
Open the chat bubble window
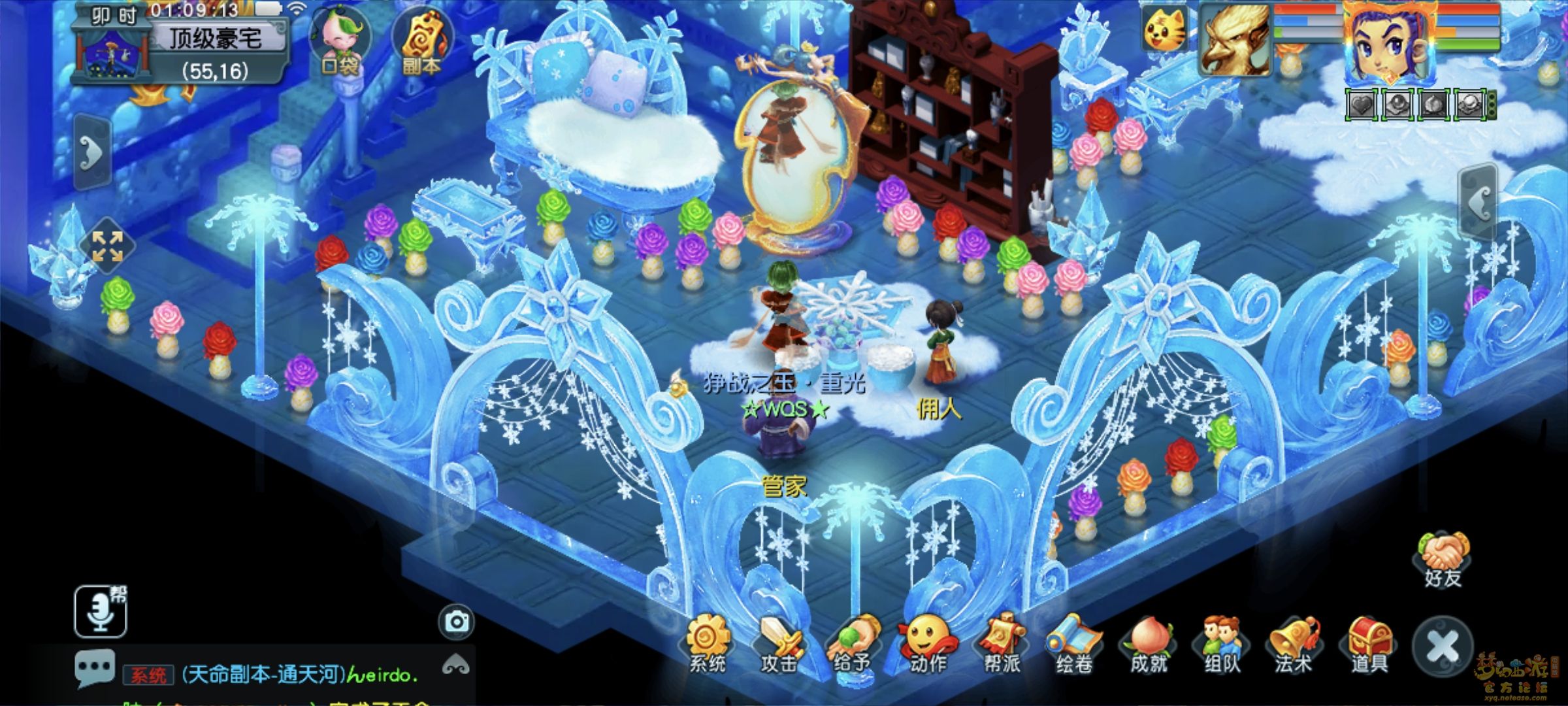click(x=95, y=668)
